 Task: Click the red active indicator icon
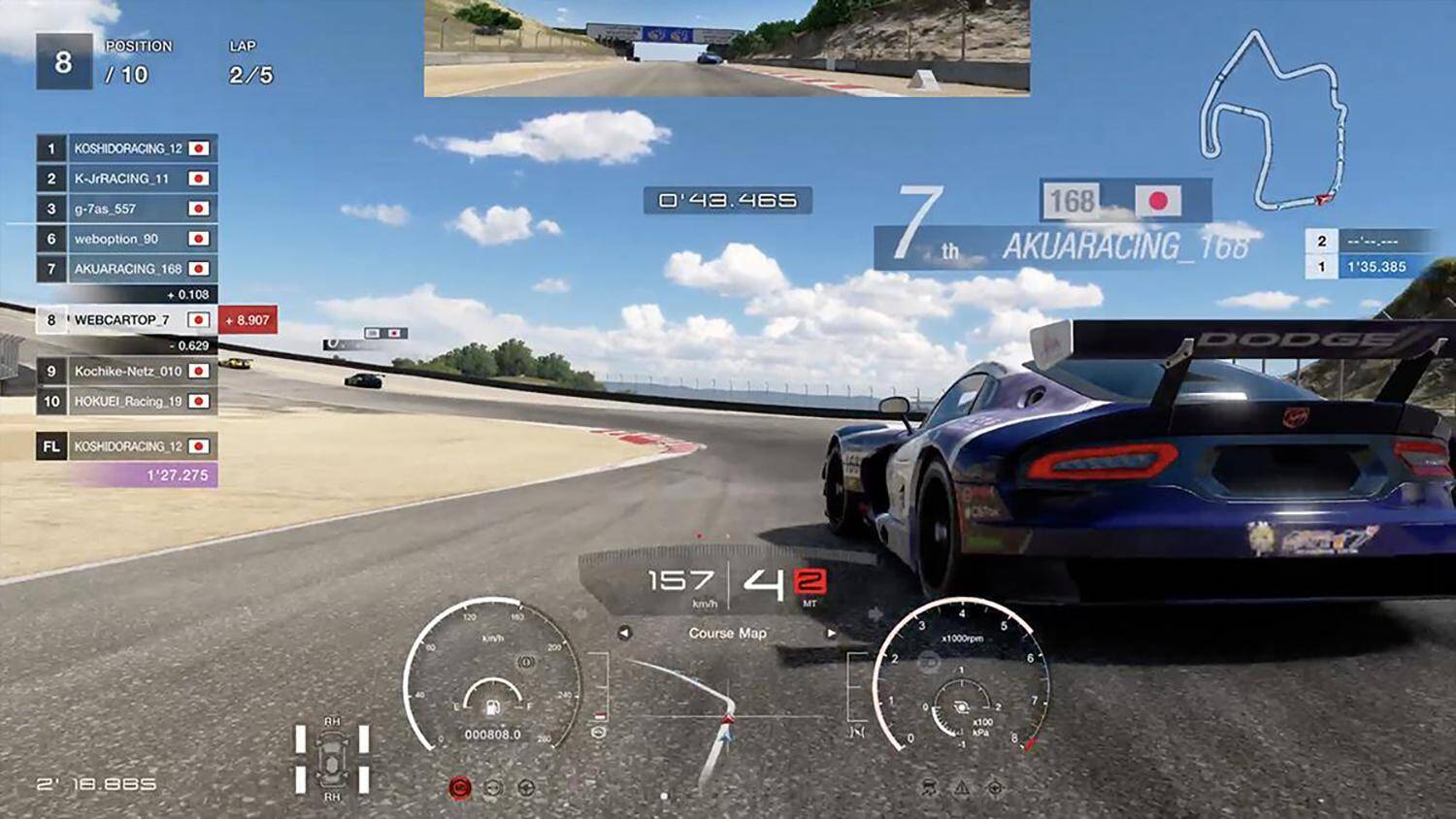(460, 788)
